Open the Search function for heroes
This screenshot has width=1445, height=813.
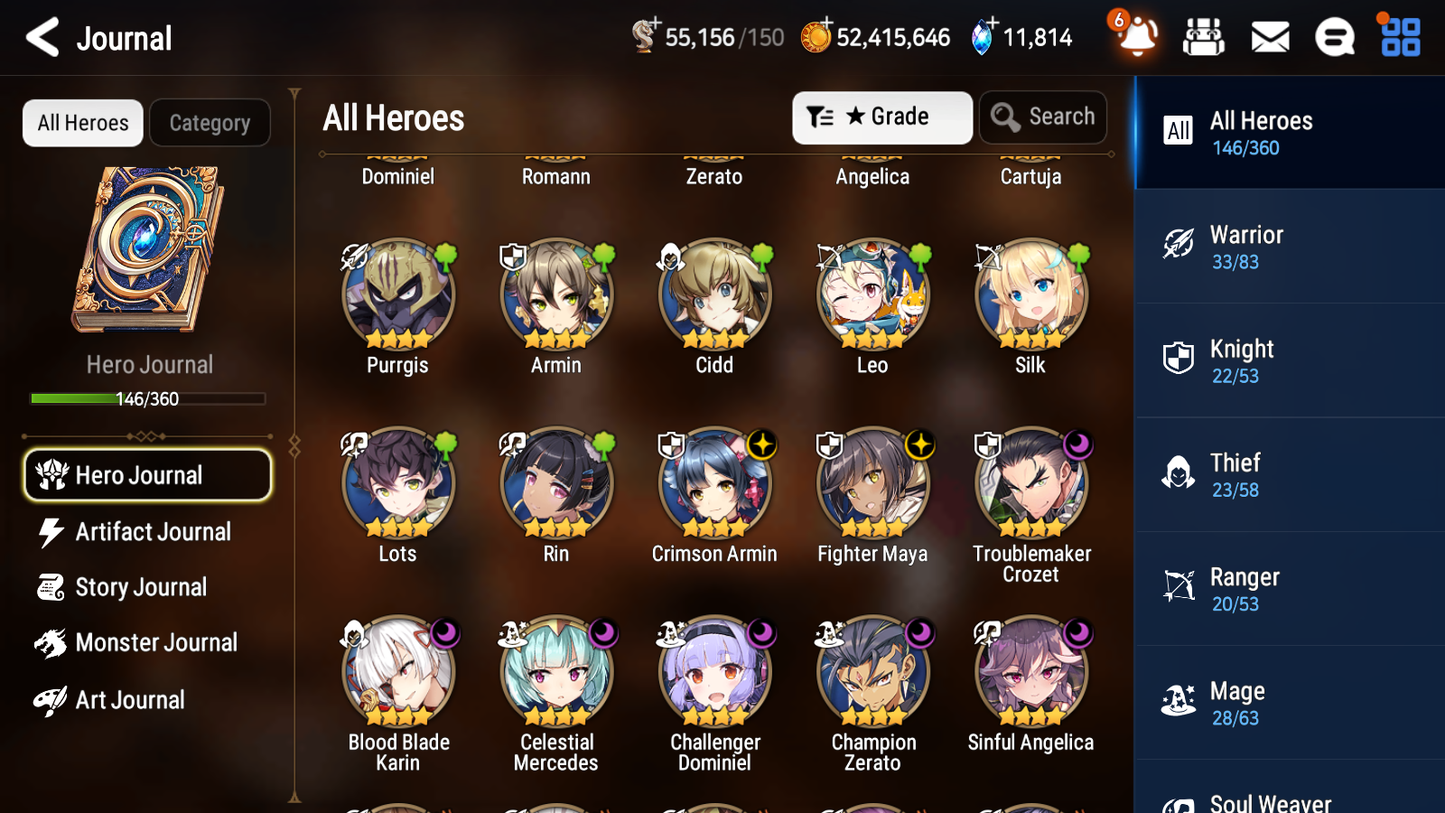click(x=1043, y=116)
